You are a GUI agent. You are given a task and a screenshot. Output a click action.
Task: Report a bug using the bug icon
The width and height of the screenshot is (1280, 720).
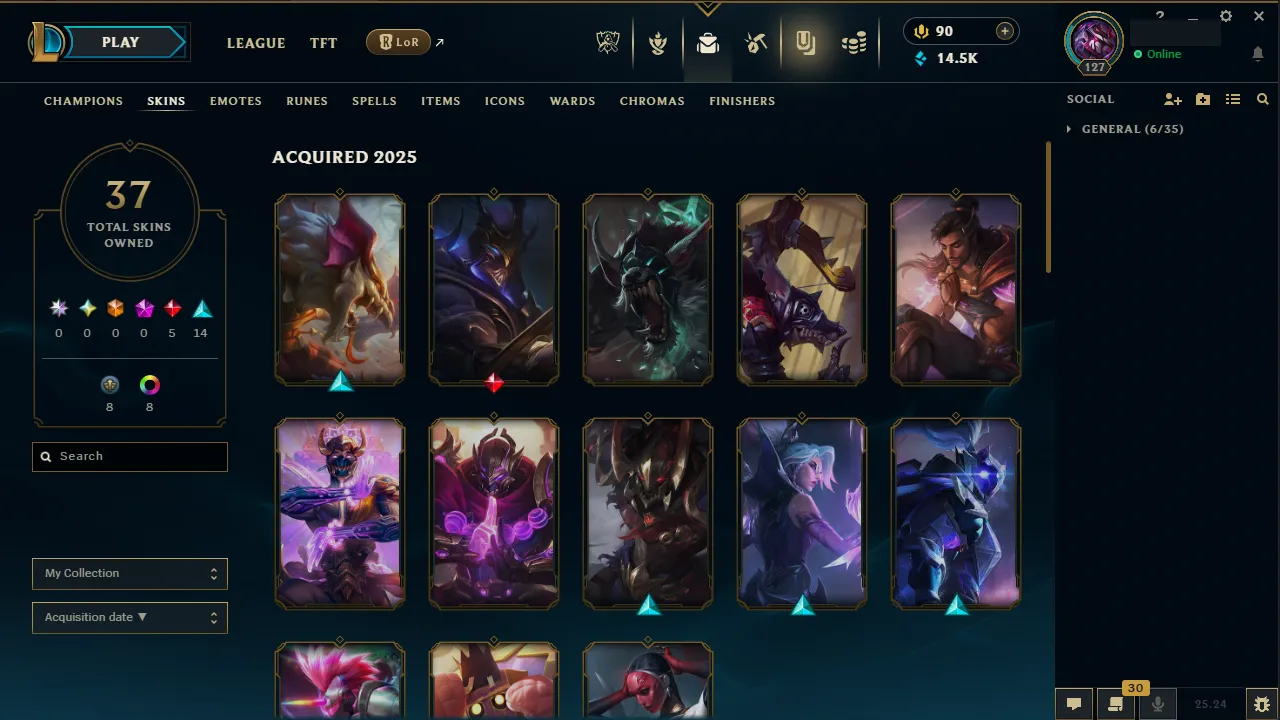point(1262,703)
